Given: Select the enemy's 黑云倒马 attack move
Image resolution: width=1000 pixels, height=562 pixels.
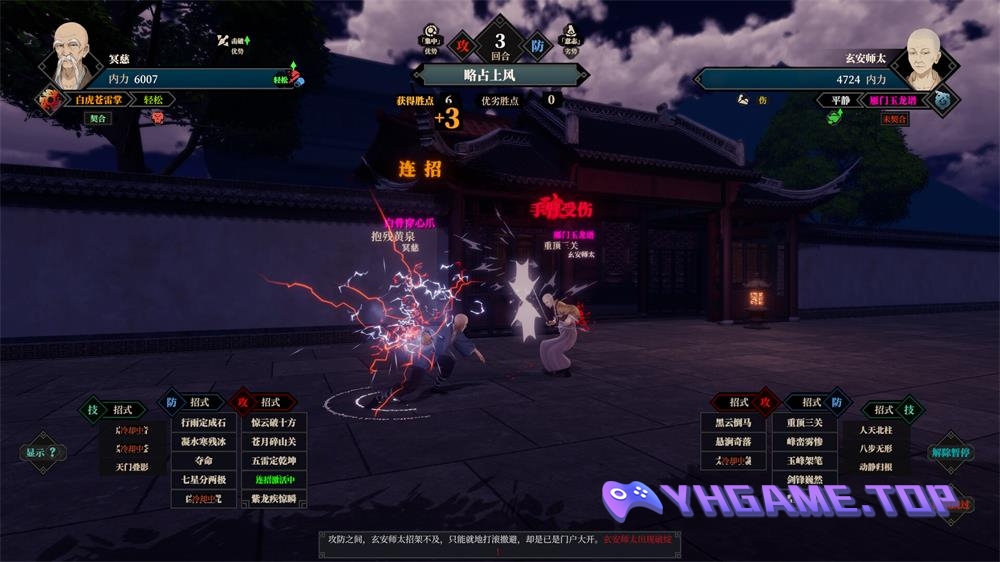Looking at the screenshot, I should pyautogui.click(x=734, y=423).
